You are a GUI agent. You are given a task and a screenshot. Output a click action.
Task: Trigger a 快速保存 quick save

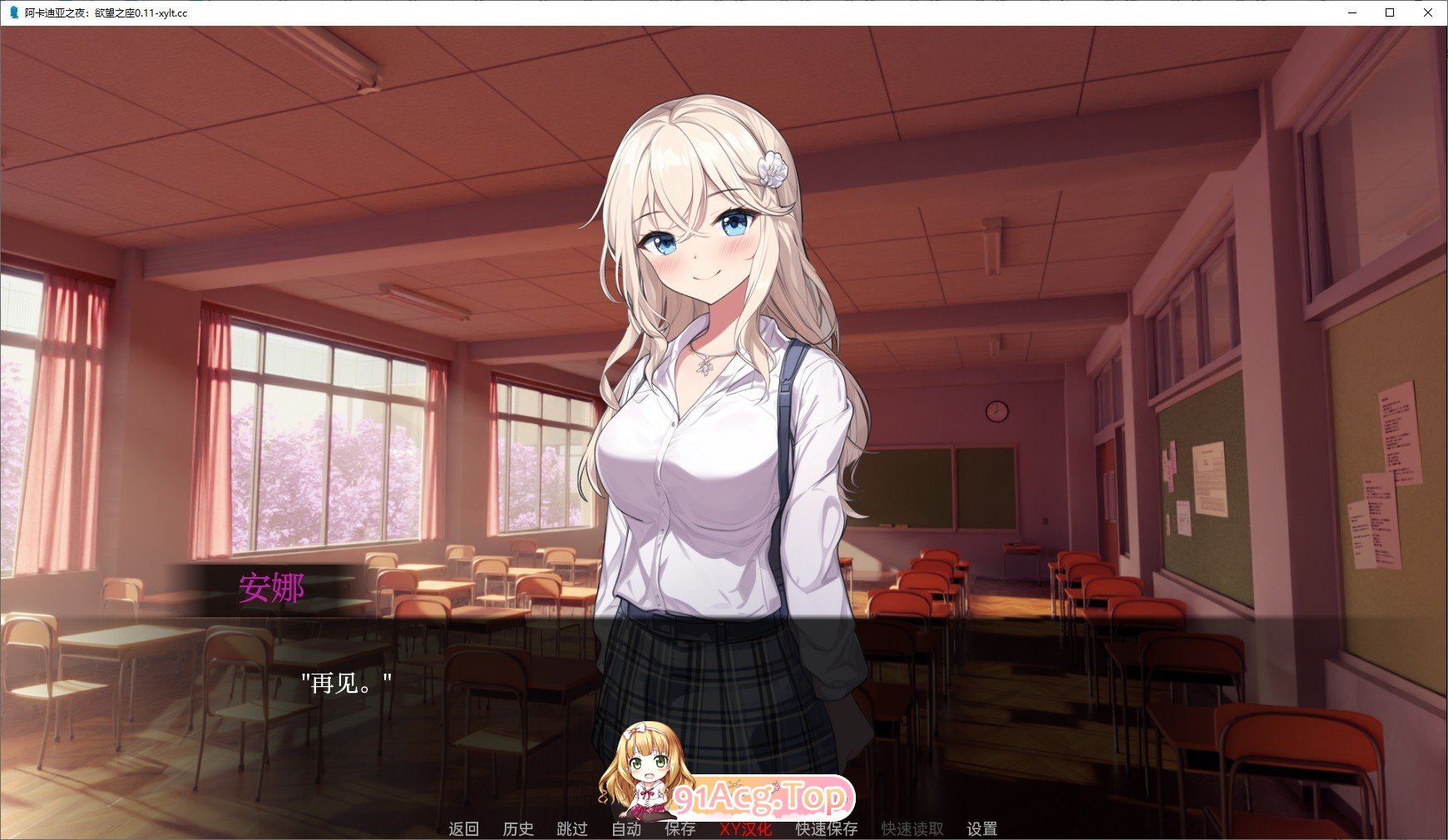(x=827, y=828)
